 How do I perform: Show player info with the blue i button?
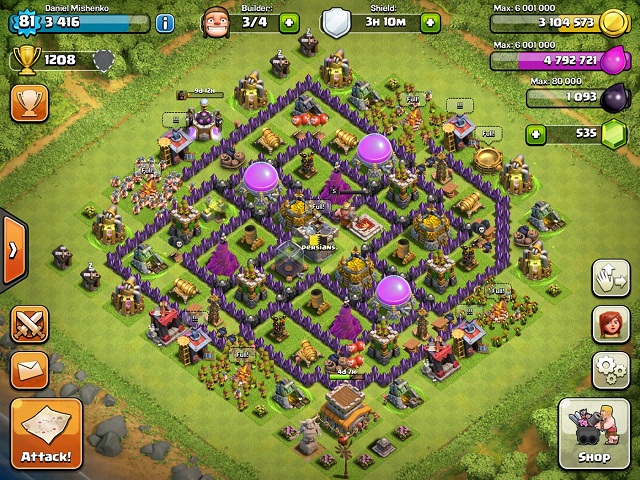[x=165, y=23]
